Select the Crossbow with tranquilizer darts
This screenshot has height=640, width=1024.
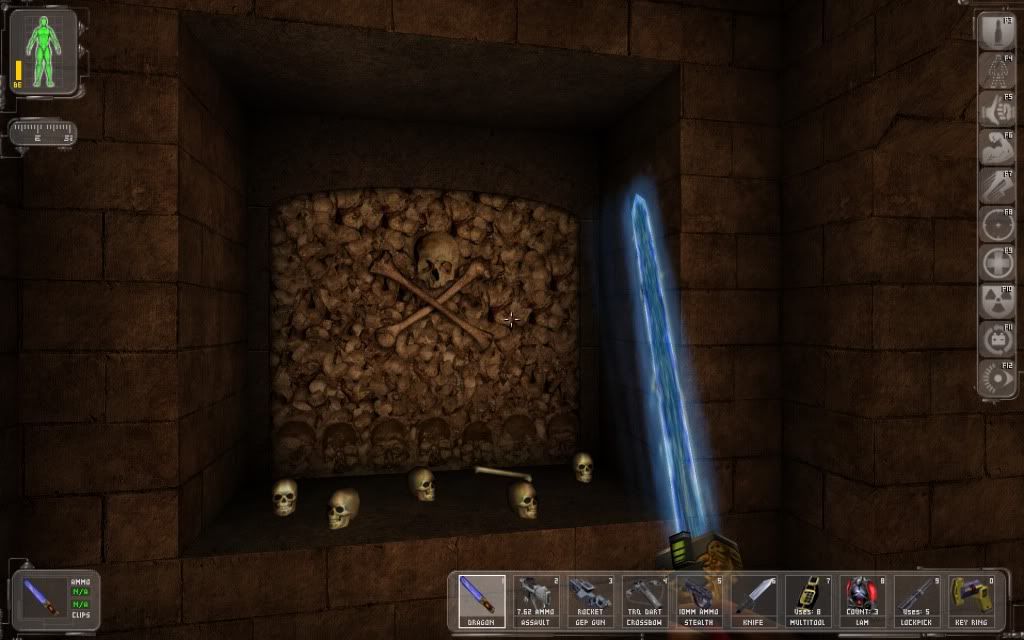pyautogui.click(x=644, y=601)
